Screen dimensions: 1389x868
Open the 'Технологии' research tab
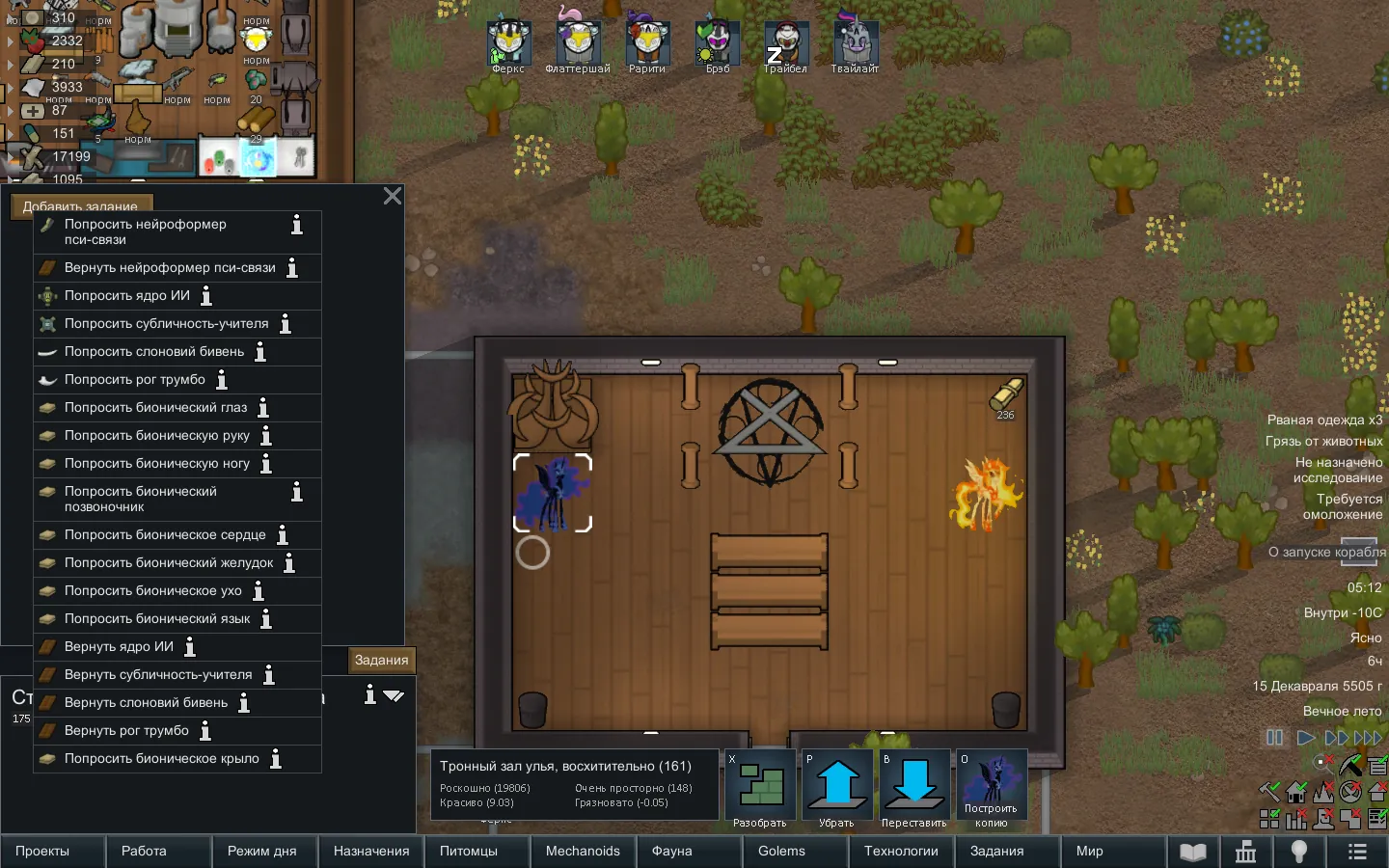[x=901, y=852]
